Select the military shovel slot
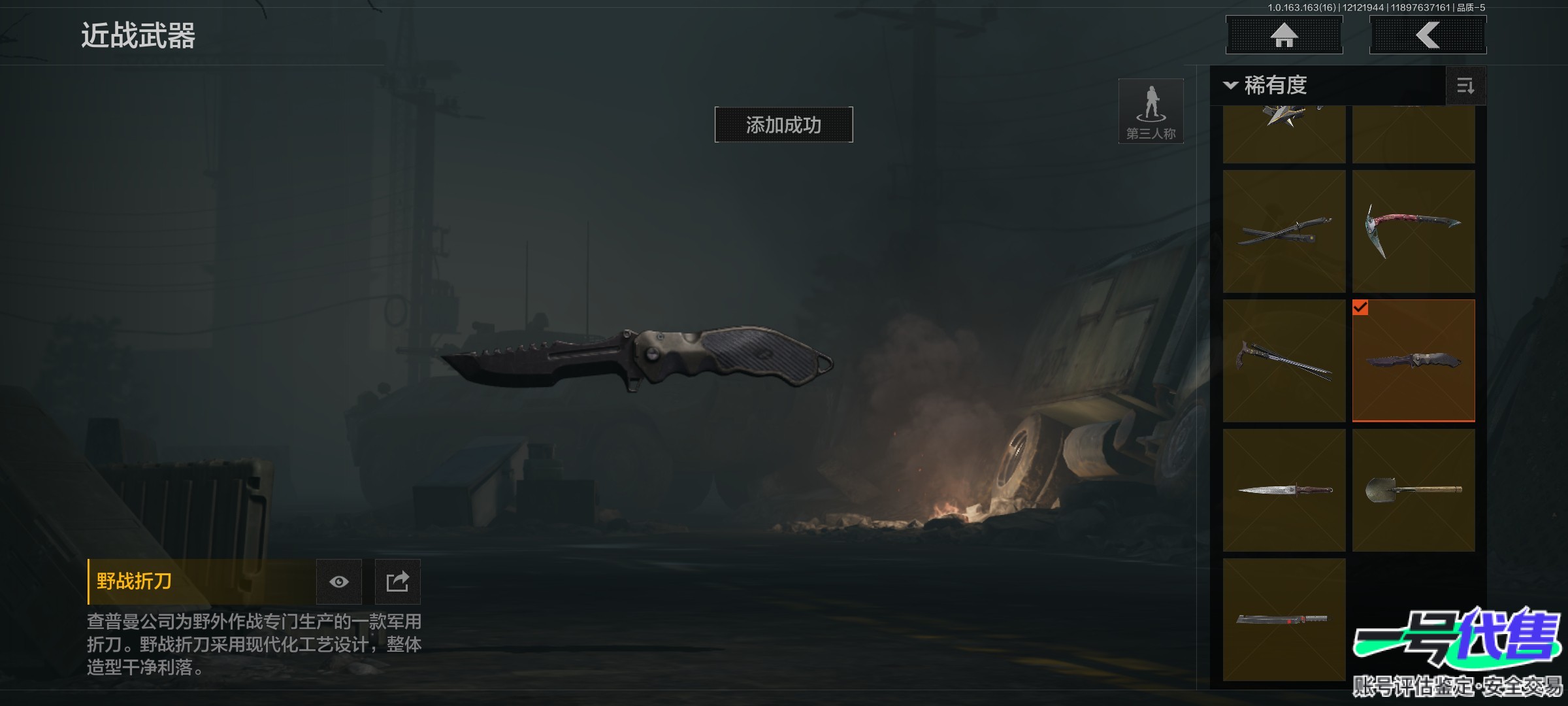This screenshot has height=706, width=1568. click(x=1413, y=490)
